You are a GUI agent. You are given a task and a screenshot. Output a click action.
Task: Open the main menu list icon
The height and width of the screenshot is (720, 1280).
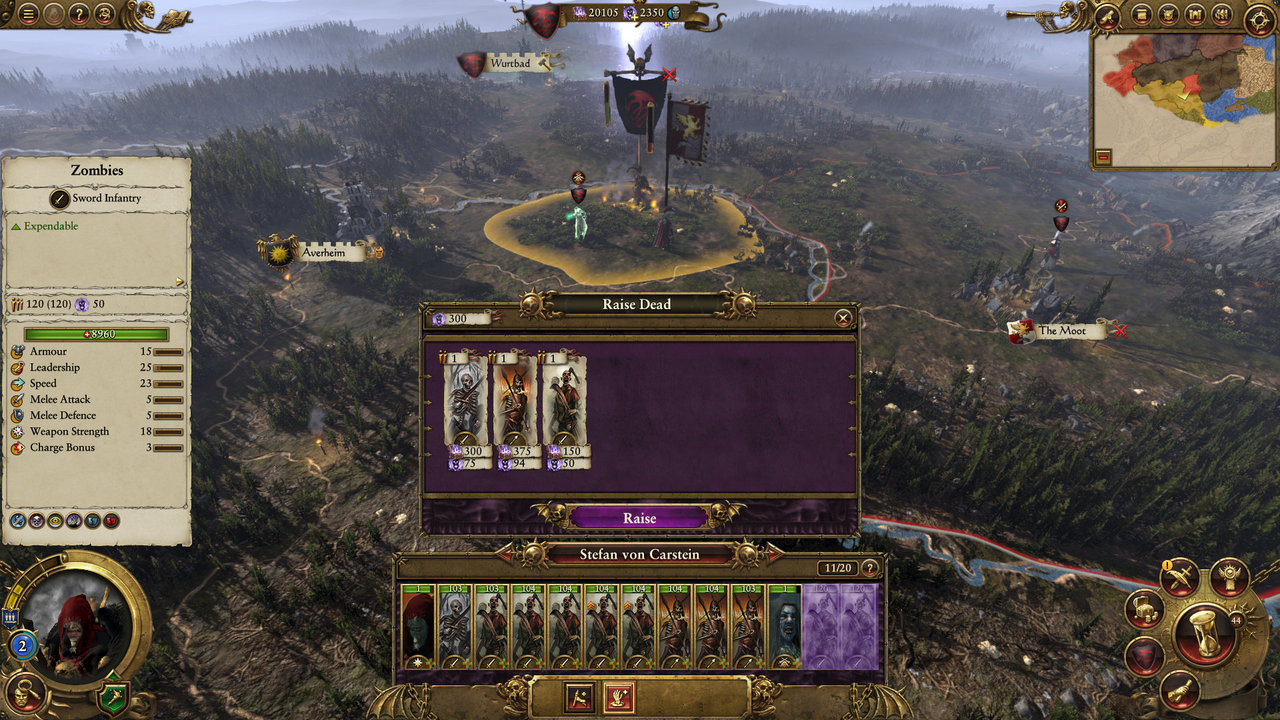[28, 14]
